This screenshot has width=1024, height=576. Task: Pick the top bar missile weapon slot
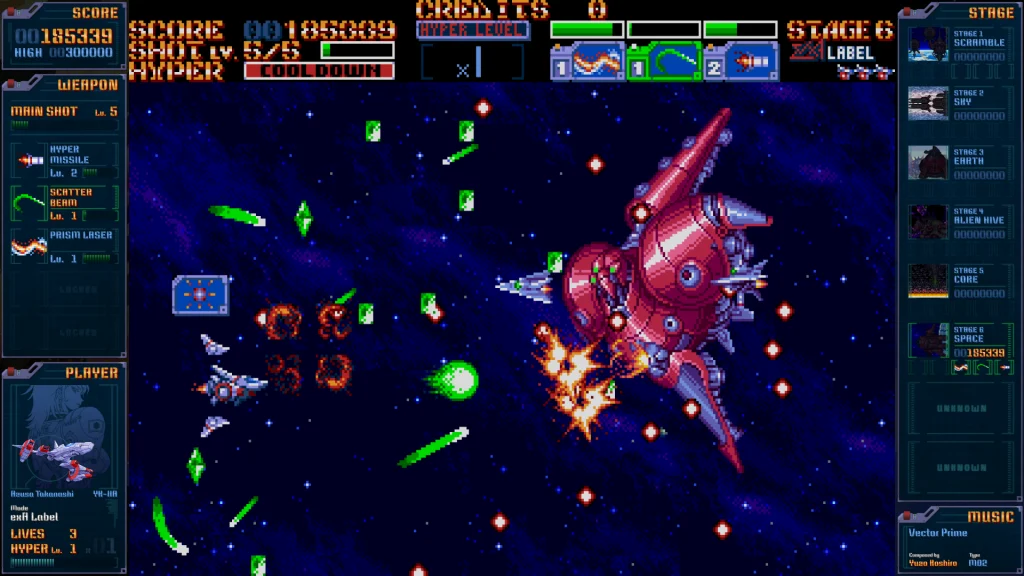tap(740, 62)
